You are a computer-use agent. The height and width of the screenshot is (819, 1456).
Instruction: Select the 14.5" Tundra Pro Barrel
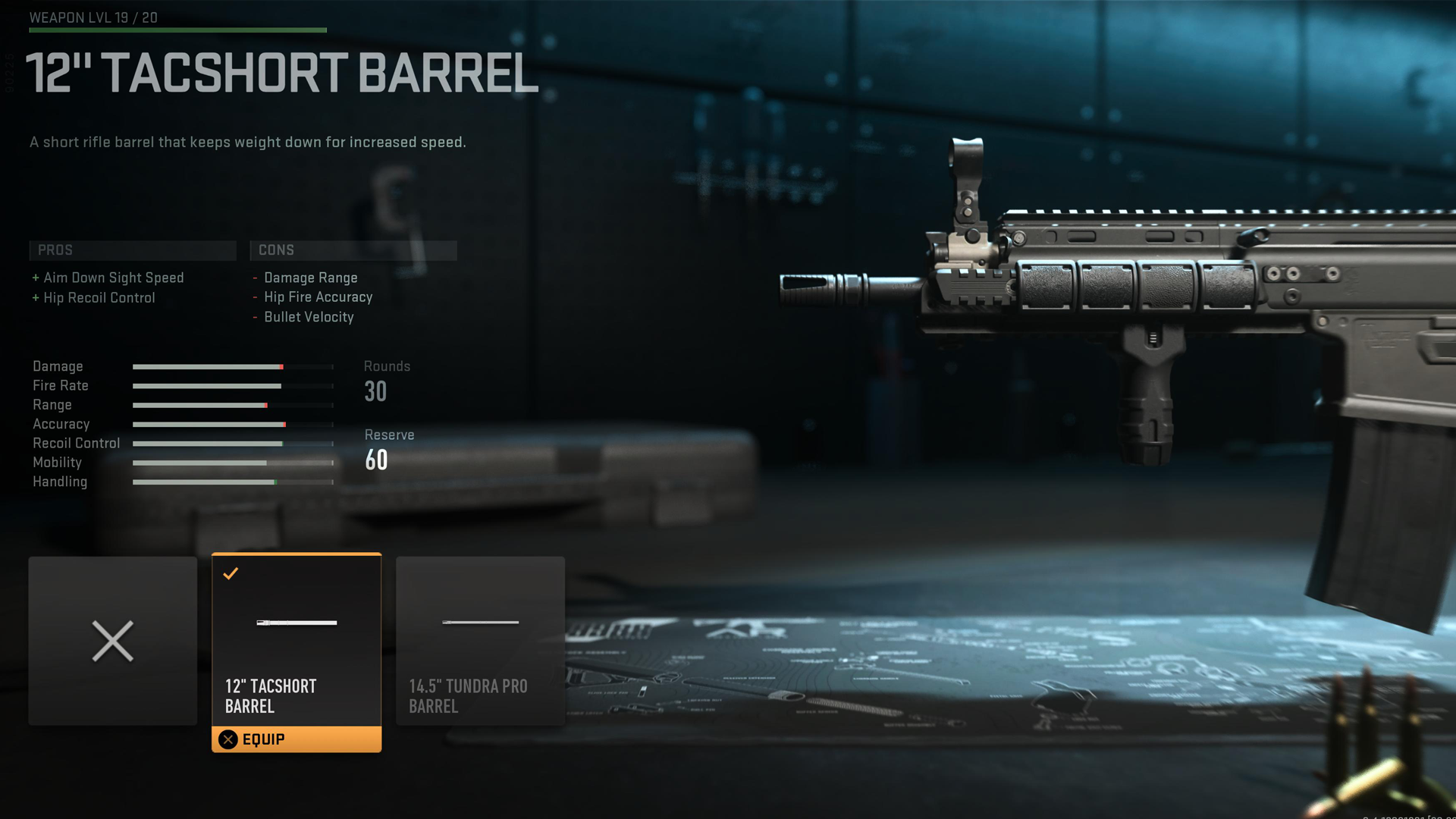480,641
